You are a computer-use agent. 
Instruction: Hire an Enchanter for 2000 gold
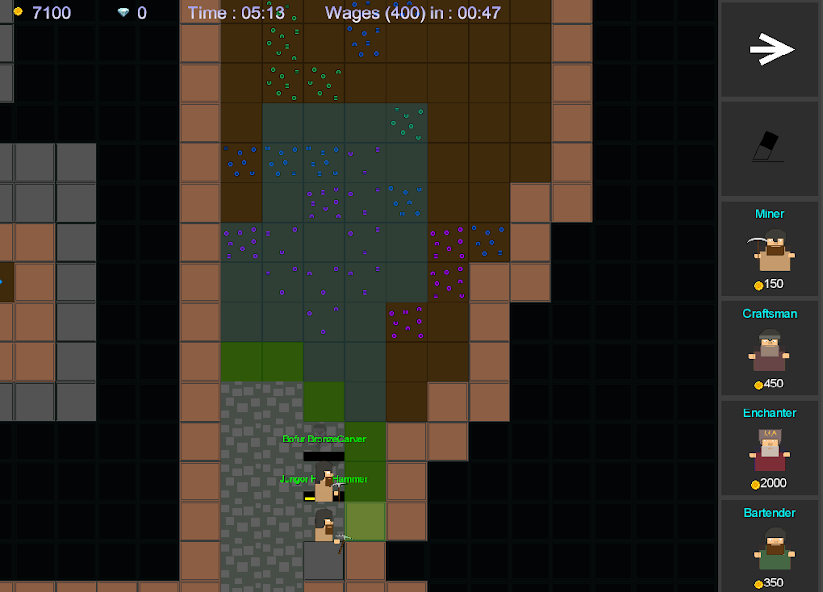(x=770, y=448)
